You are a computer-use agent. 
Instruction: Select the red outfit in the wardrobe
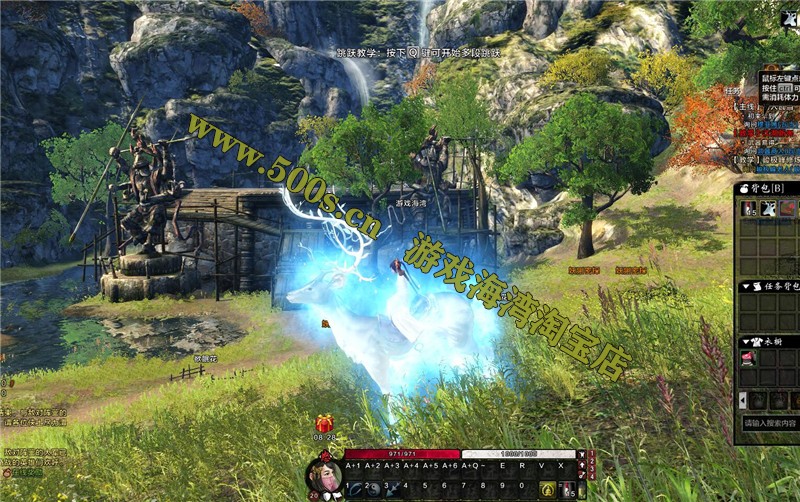click(748, 358)
